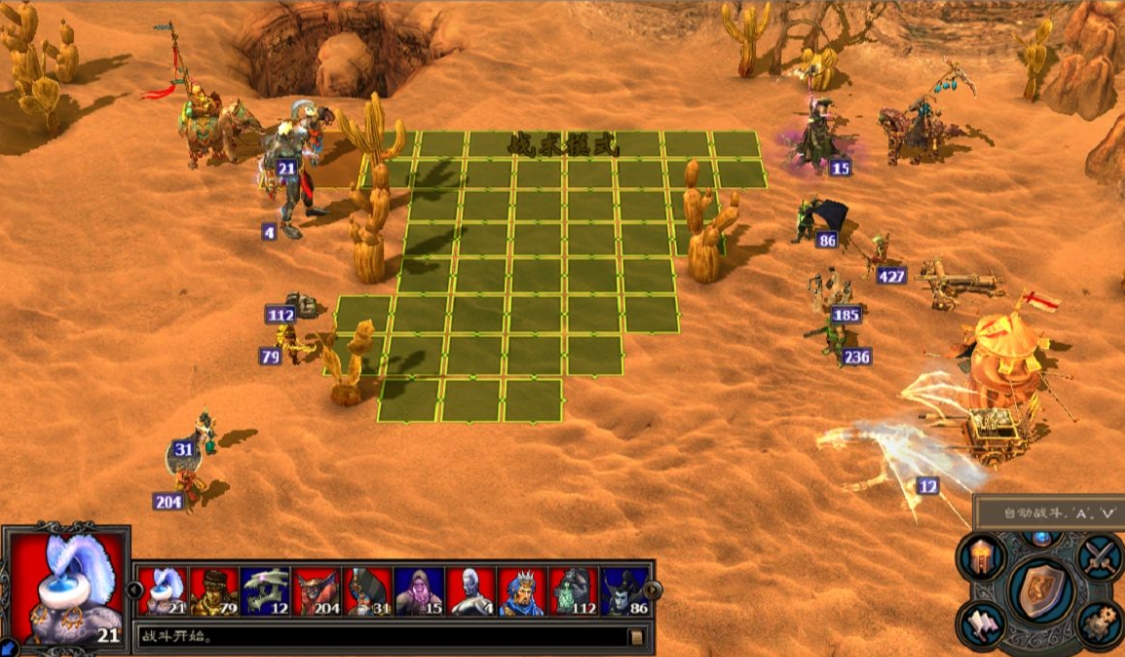1125x657 pixels.
Task: Open the combat log scroll button
Action: [634, 636]
